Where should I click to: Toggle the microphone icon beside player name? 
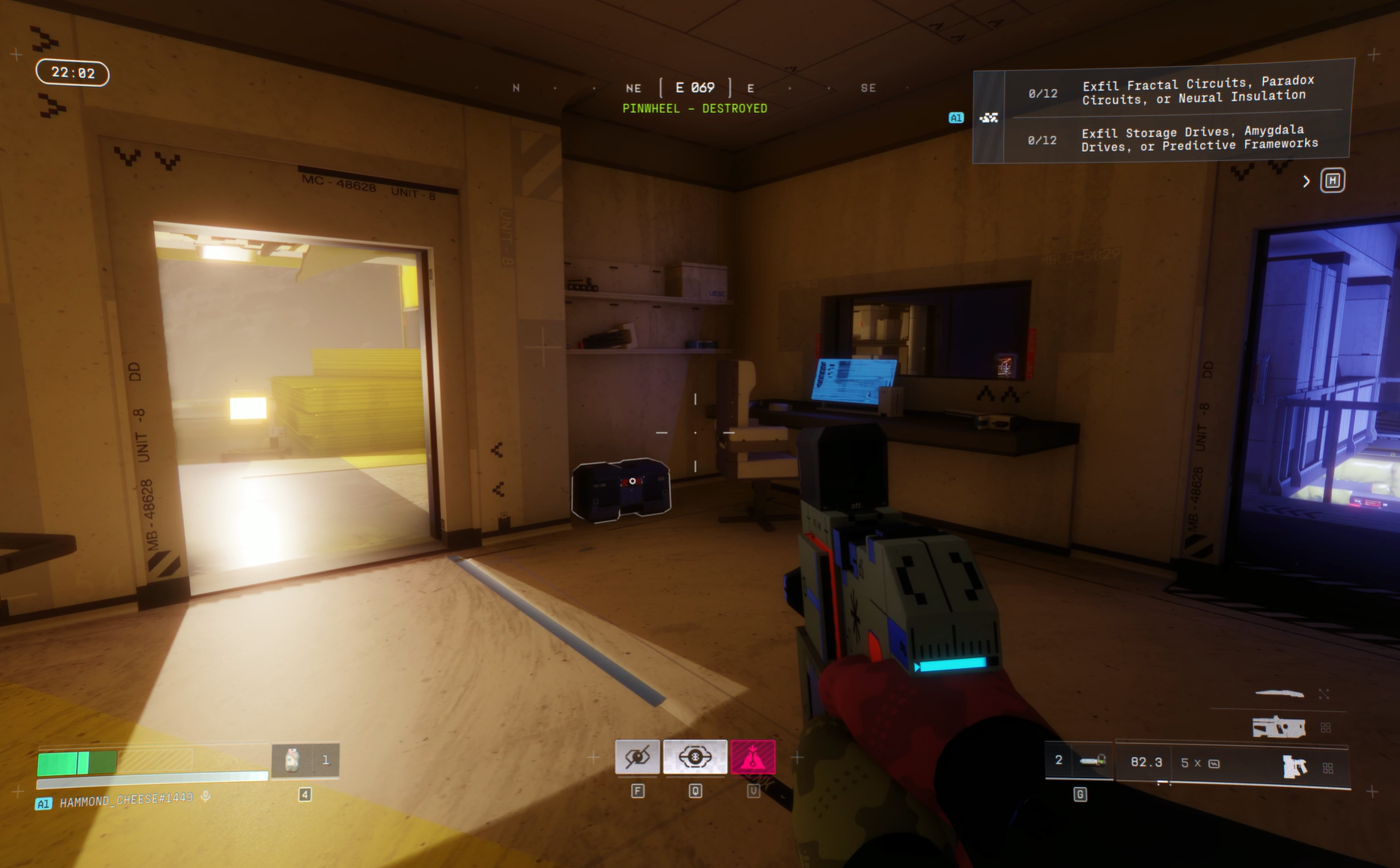tap(206, 798)
